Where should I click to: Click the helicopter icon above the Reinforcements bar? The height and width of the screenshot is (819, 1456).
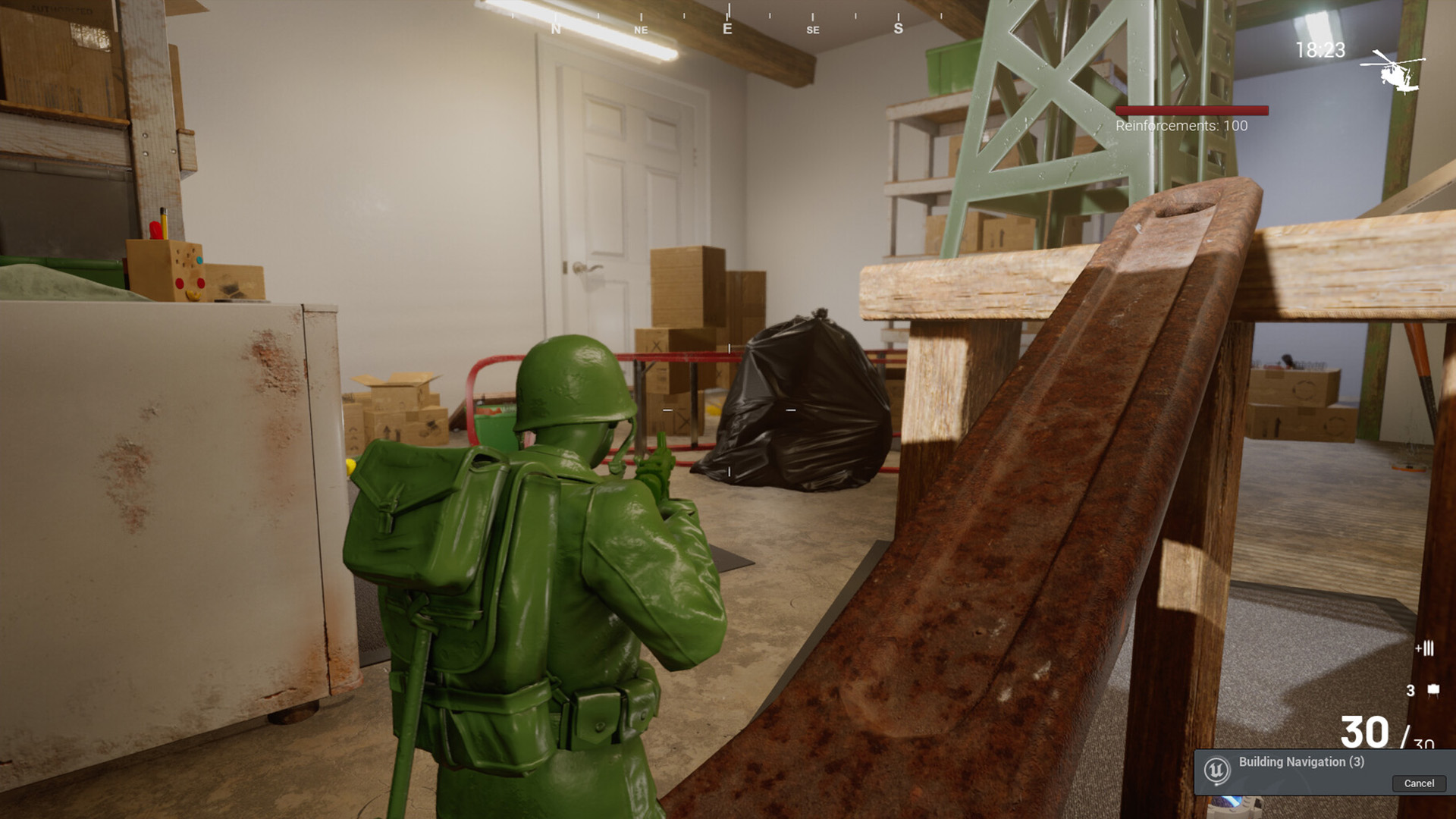coord(1394,72)
